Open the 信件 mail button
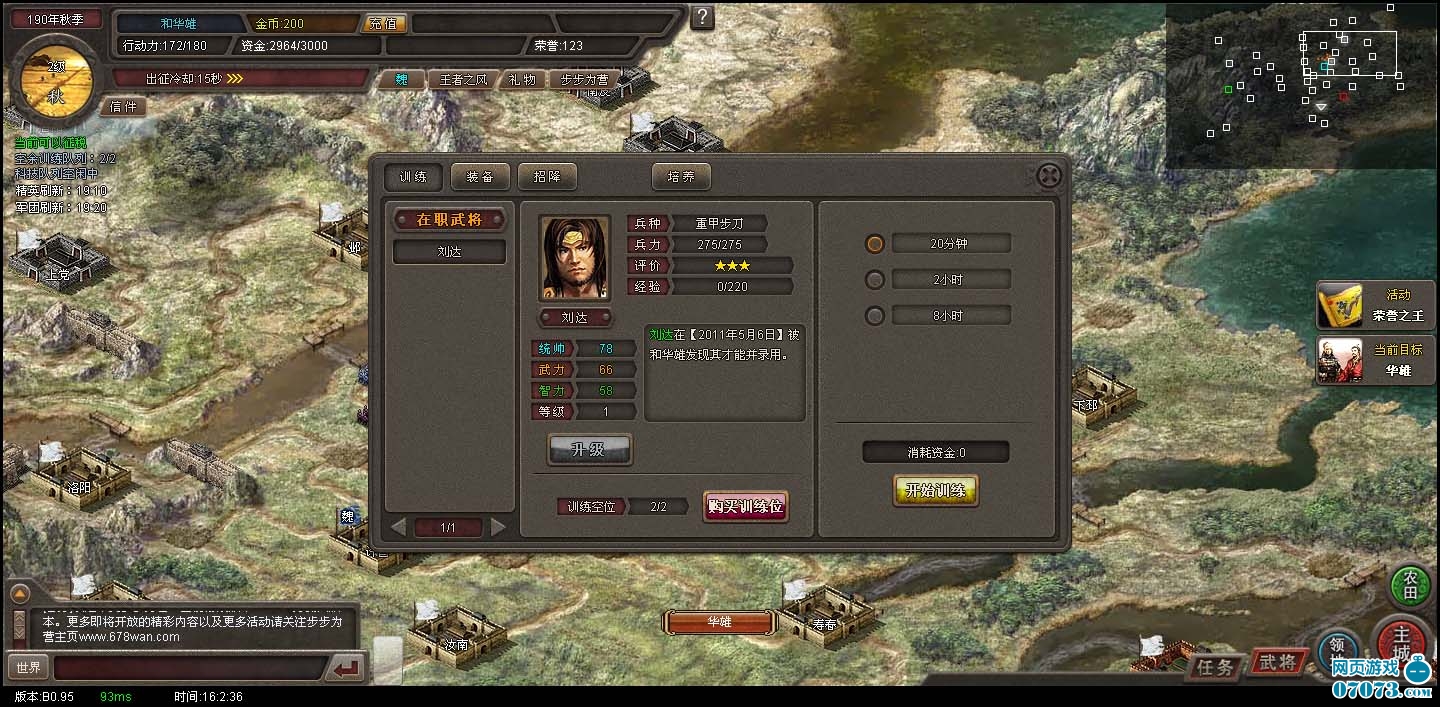1440x707 pixels. click(x=123, y=106)
